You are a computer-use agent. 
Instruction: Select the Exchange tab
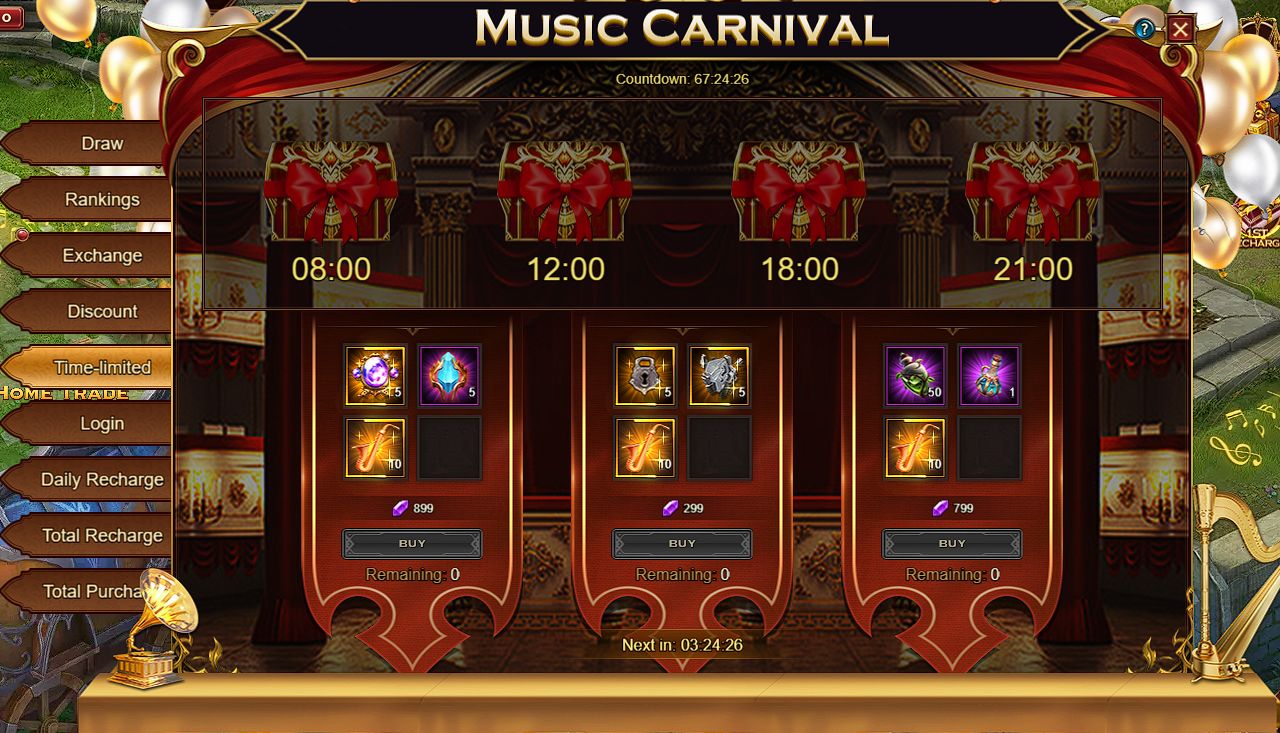[101, 256]
